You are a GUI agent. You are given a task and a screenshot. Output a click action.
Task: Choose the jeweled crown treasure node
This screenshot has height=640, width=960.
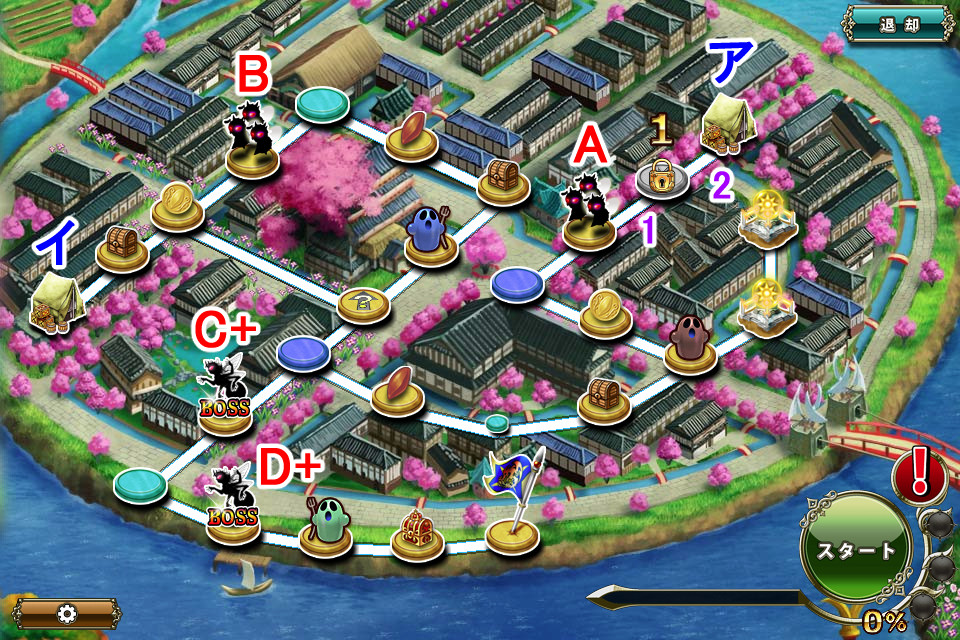tap(417, 530)
